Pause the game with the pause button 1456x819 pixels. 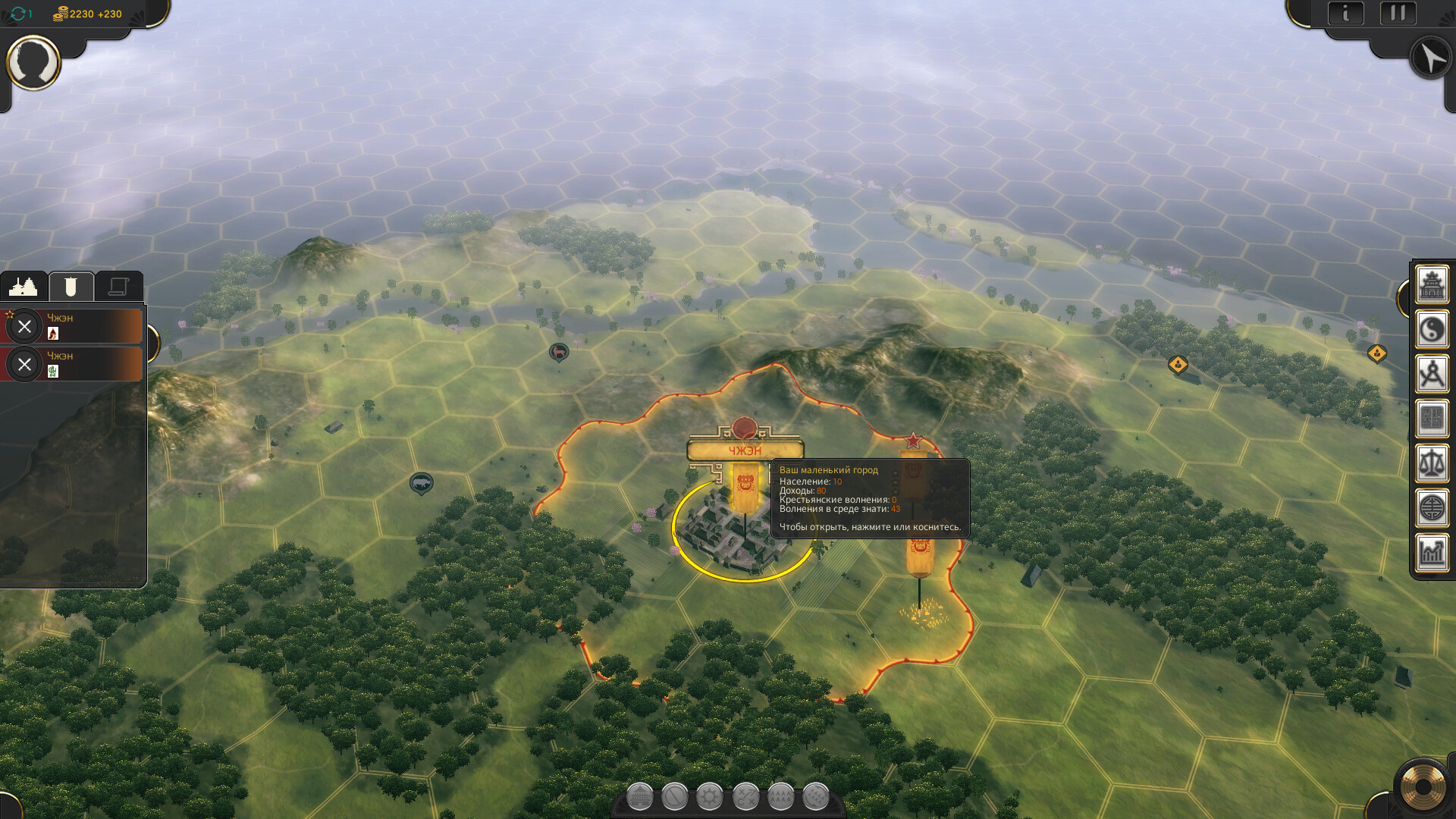(x=1398, y=14)
